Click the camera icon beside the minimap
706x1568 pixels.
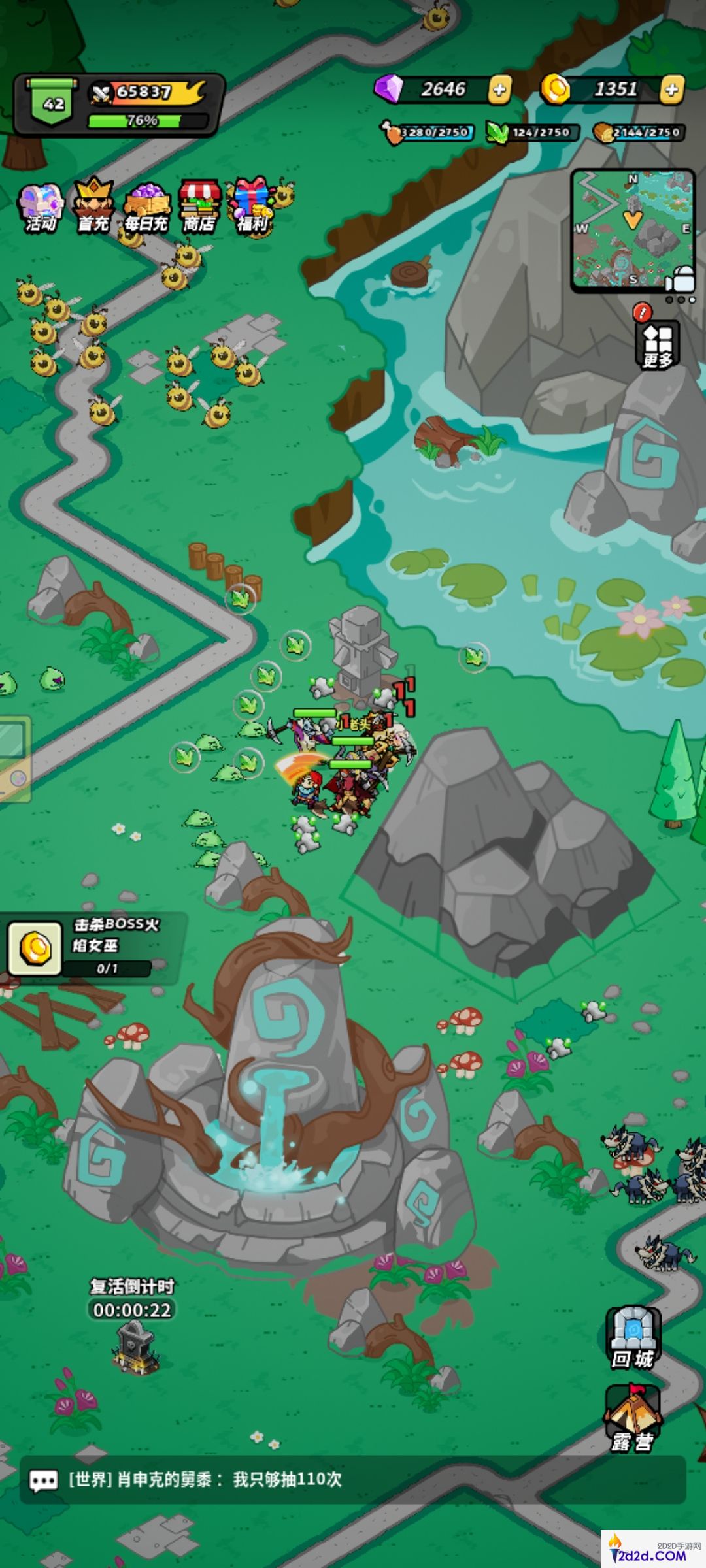click(x=681, y=279)
